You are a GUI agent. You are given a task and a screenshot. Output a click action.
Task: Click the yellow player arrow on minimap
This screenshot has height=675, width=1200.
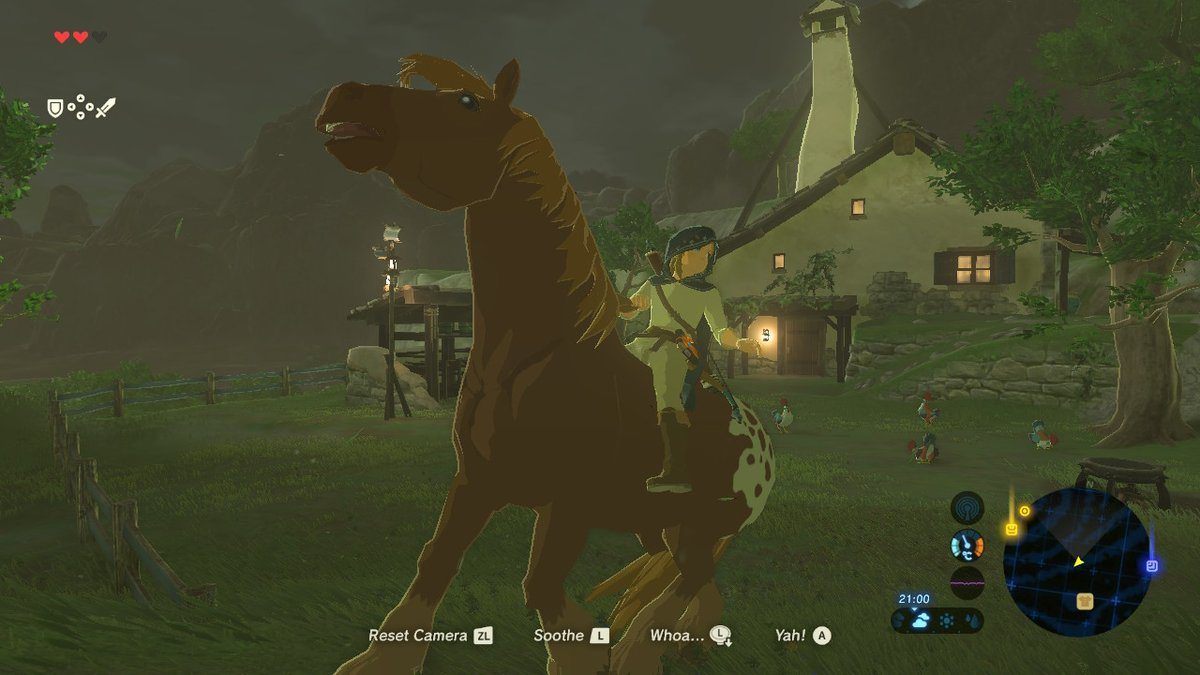click(1079, 562)
